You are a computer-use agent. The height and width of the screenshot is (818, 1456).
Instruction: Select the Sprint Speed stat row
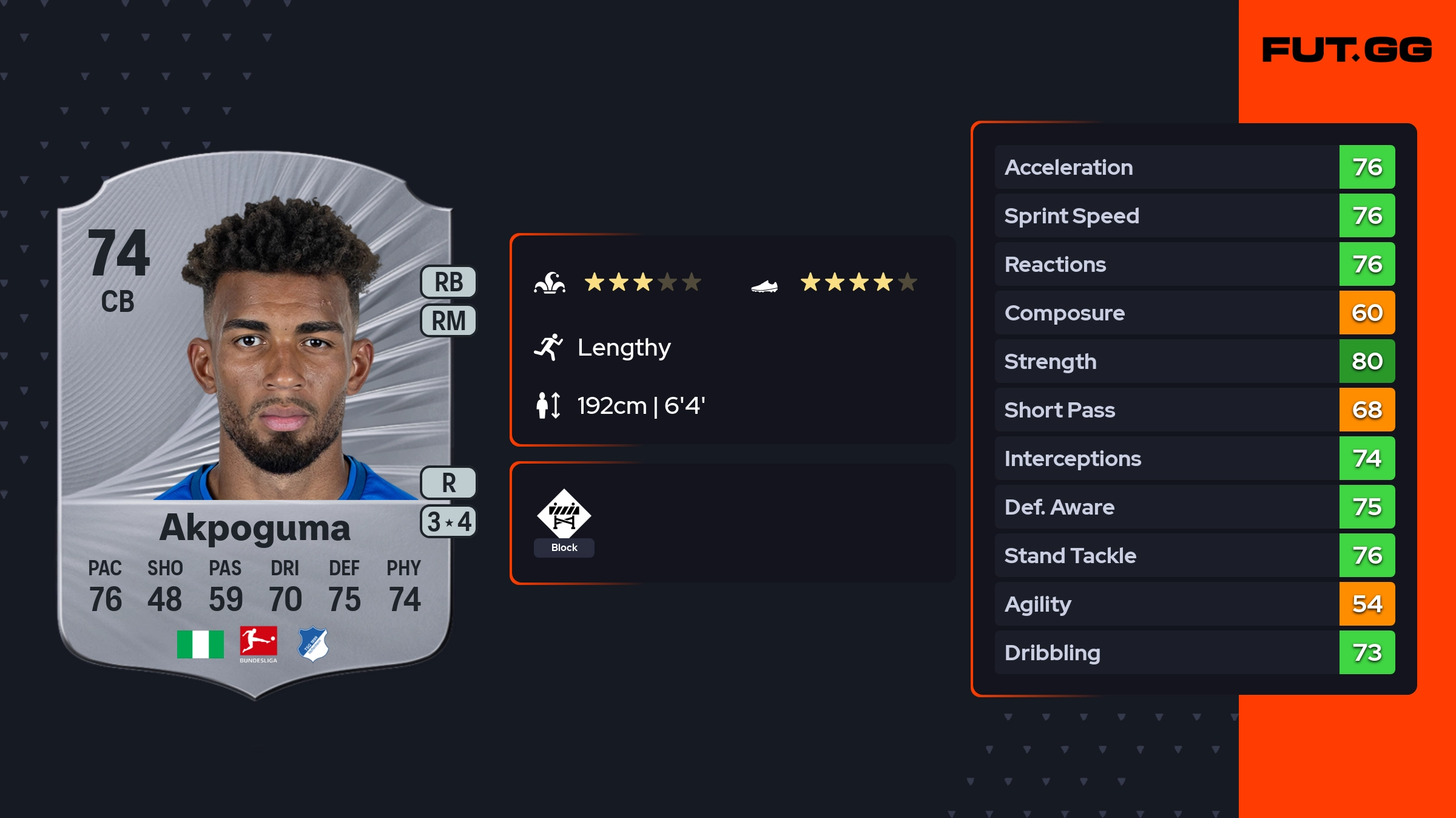click(1194, 215)
